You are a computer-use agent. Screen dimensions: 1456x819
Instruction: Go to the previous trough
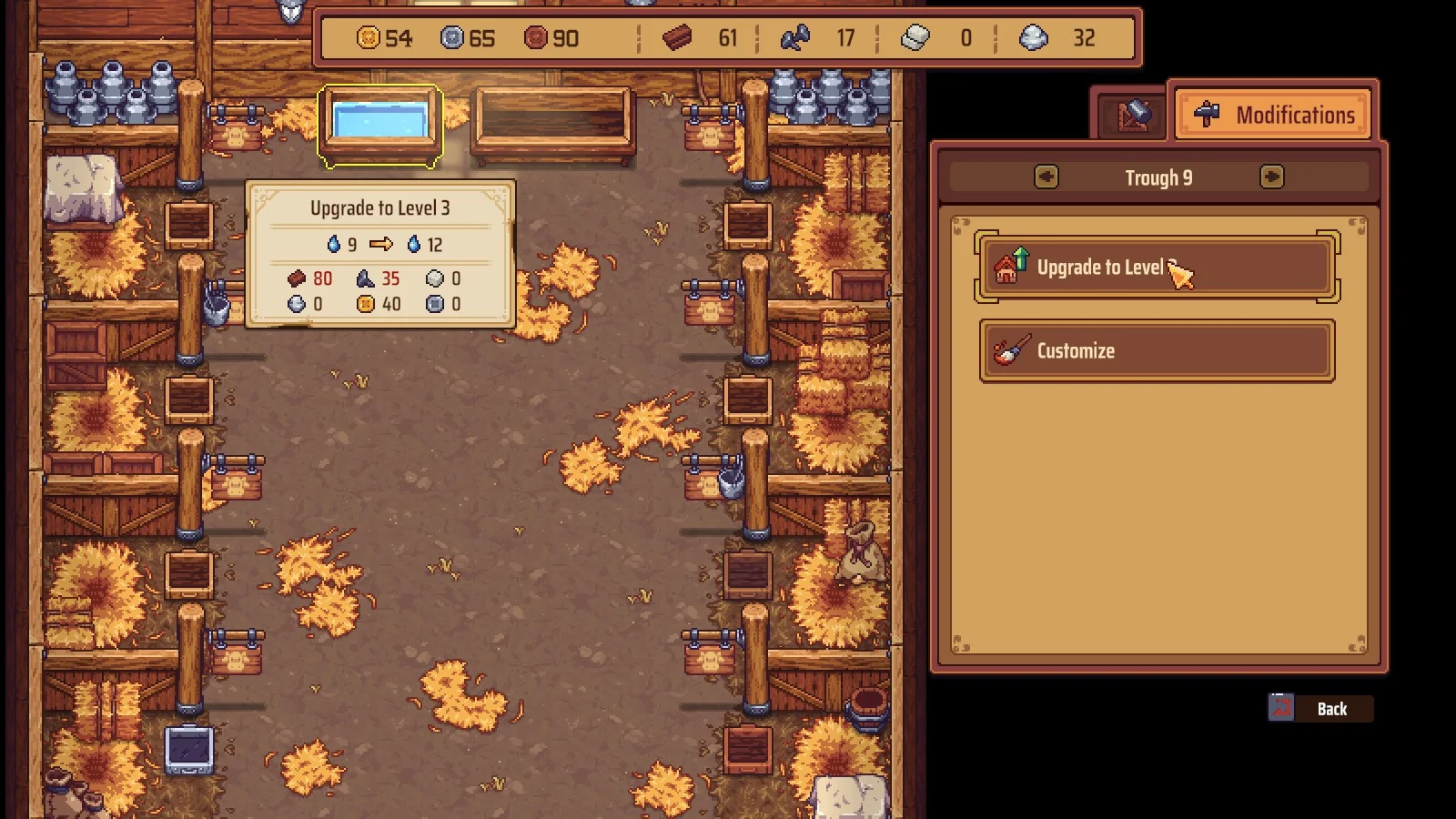1046,177
